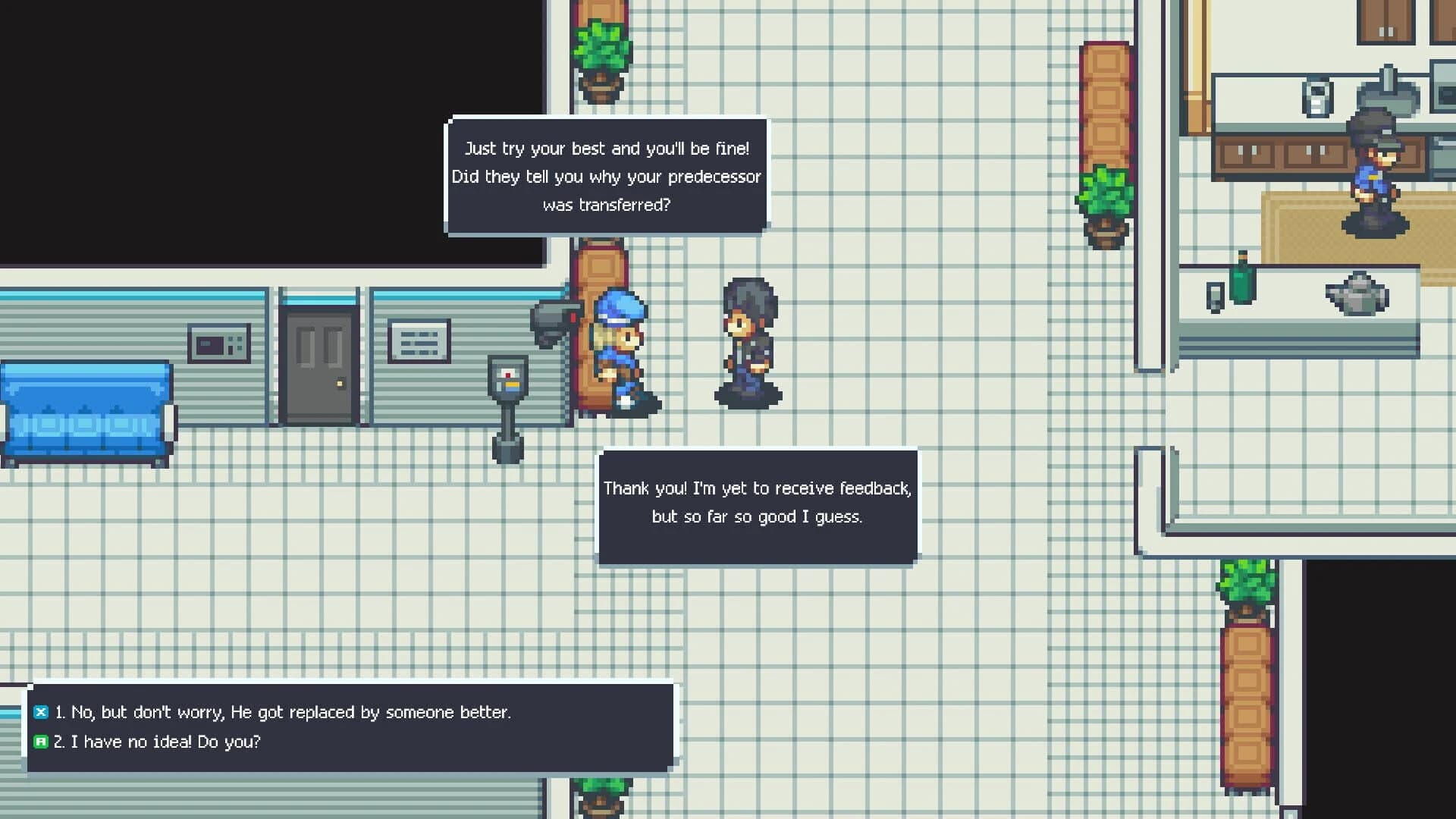The image size is (1456, 819).
Task: Click the kettle on the kitchen table
Action: point(1356,294)
